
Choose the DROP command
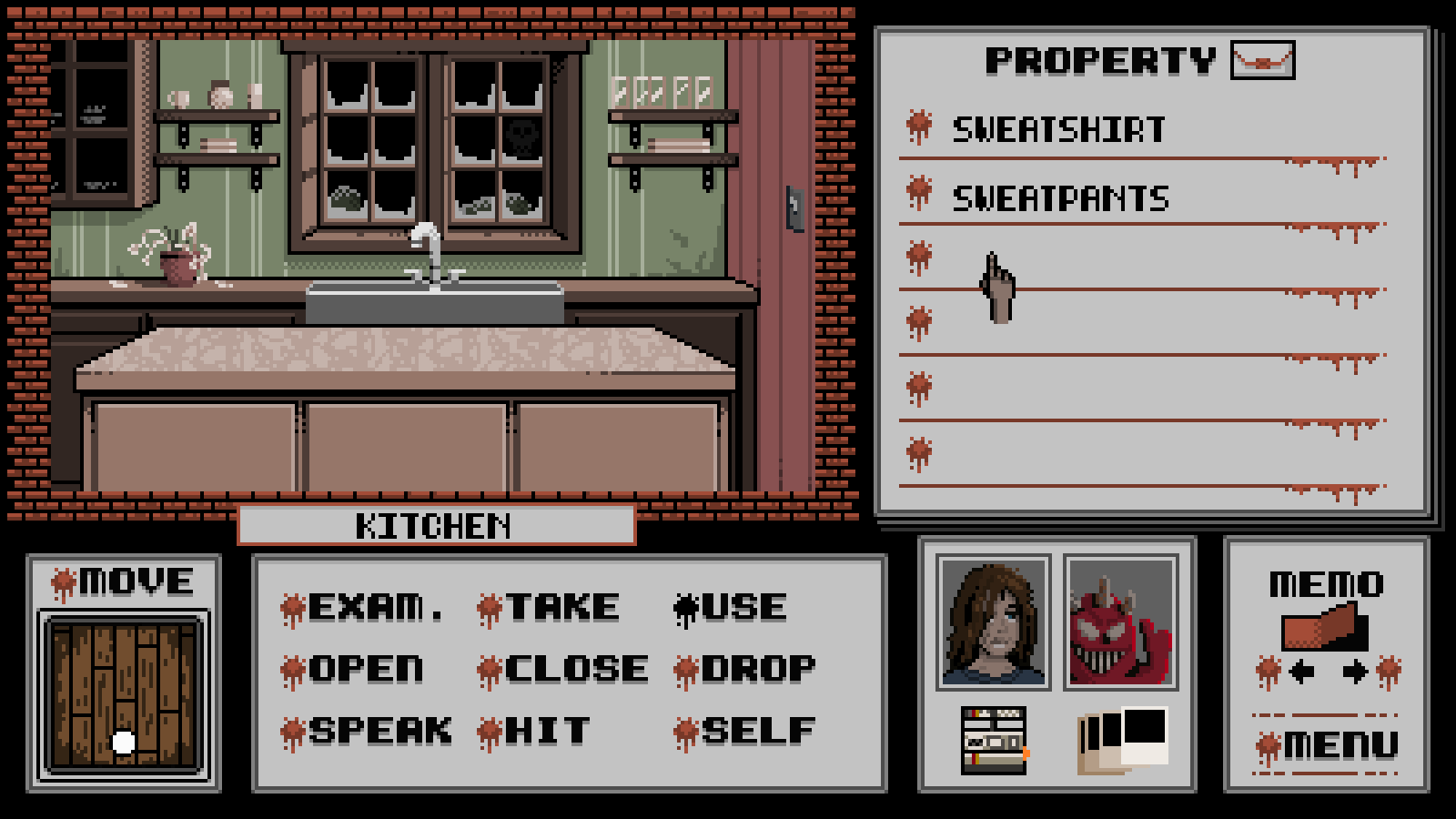757,670
